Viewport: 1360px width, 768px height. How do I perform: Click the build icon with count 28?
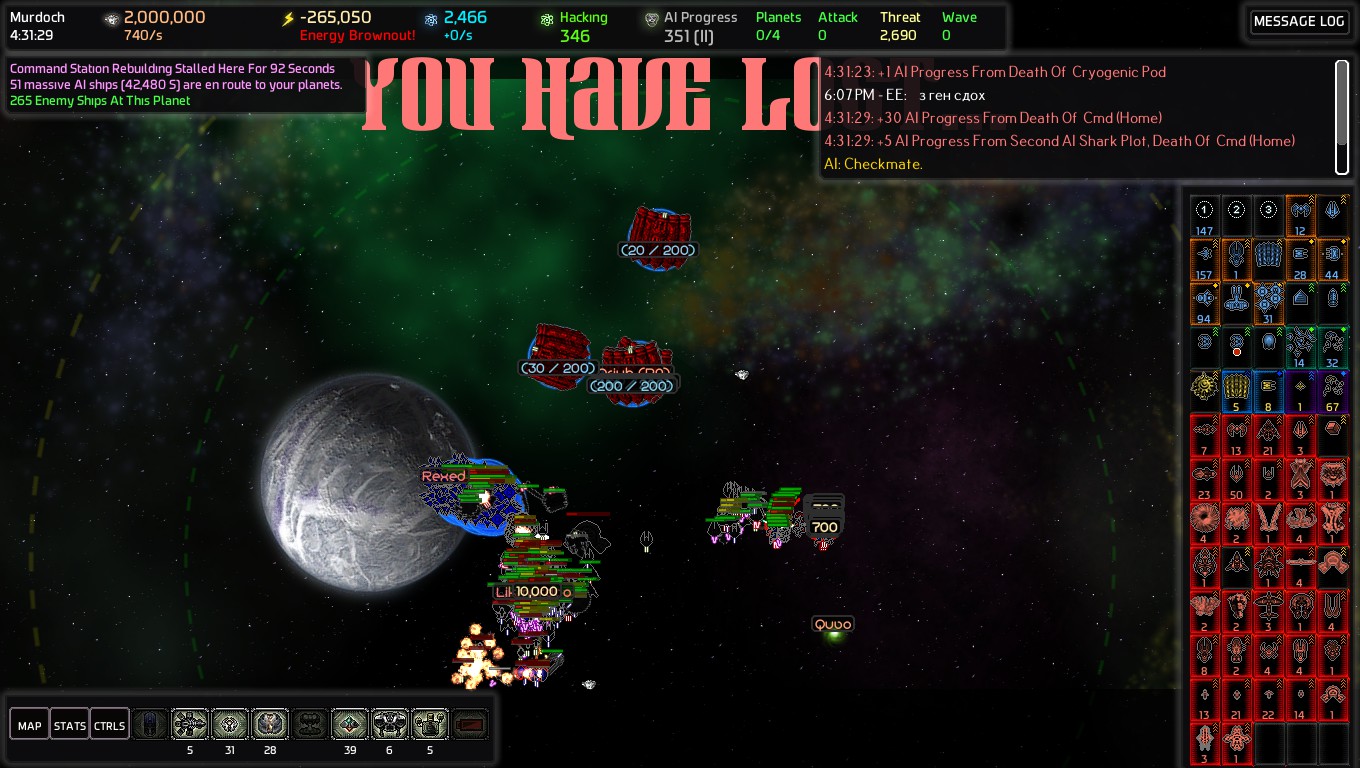pyautogui.click(x=270, y=725)
